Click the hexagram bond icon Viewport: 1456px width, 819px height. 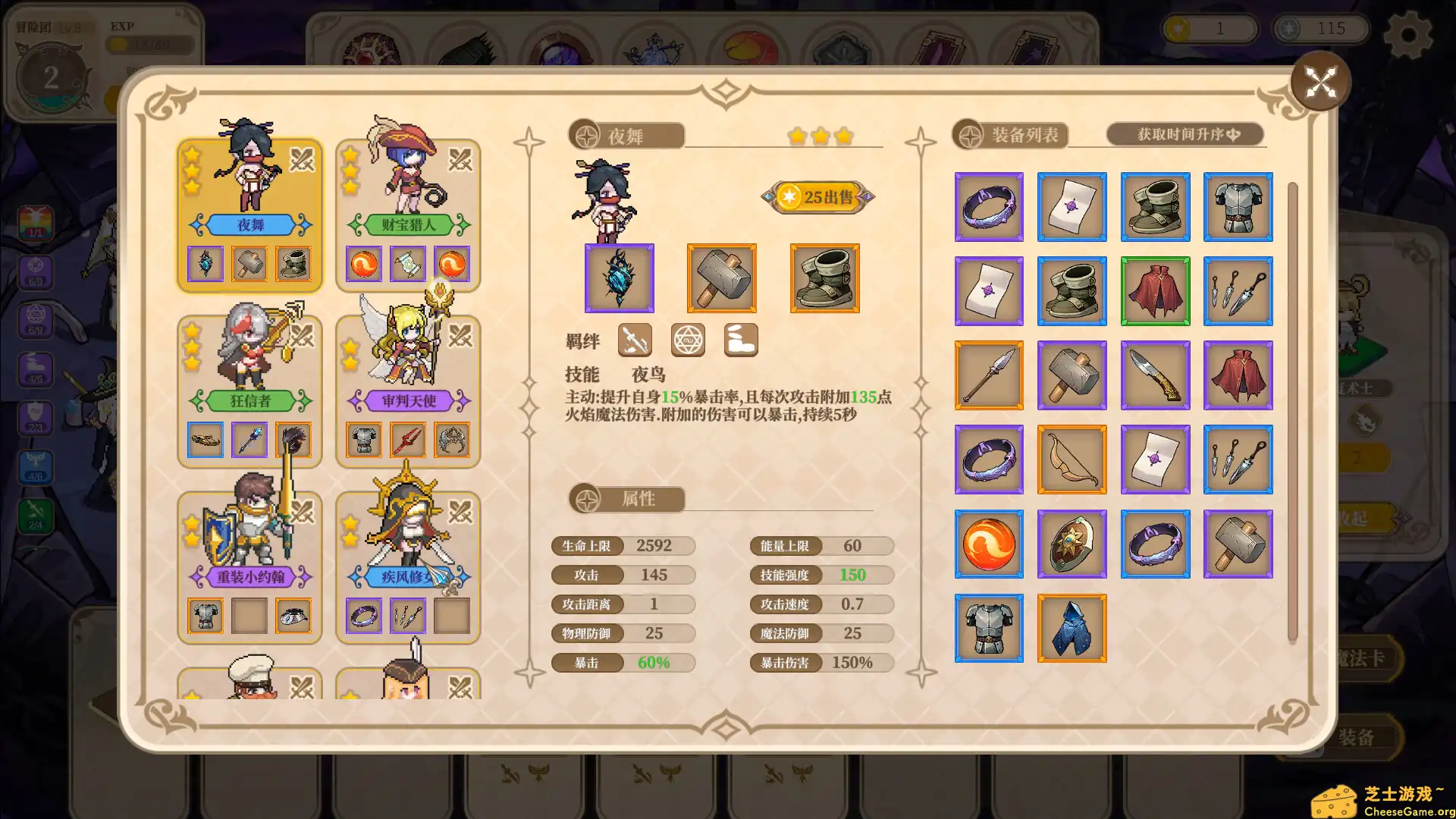click(688, 340)
